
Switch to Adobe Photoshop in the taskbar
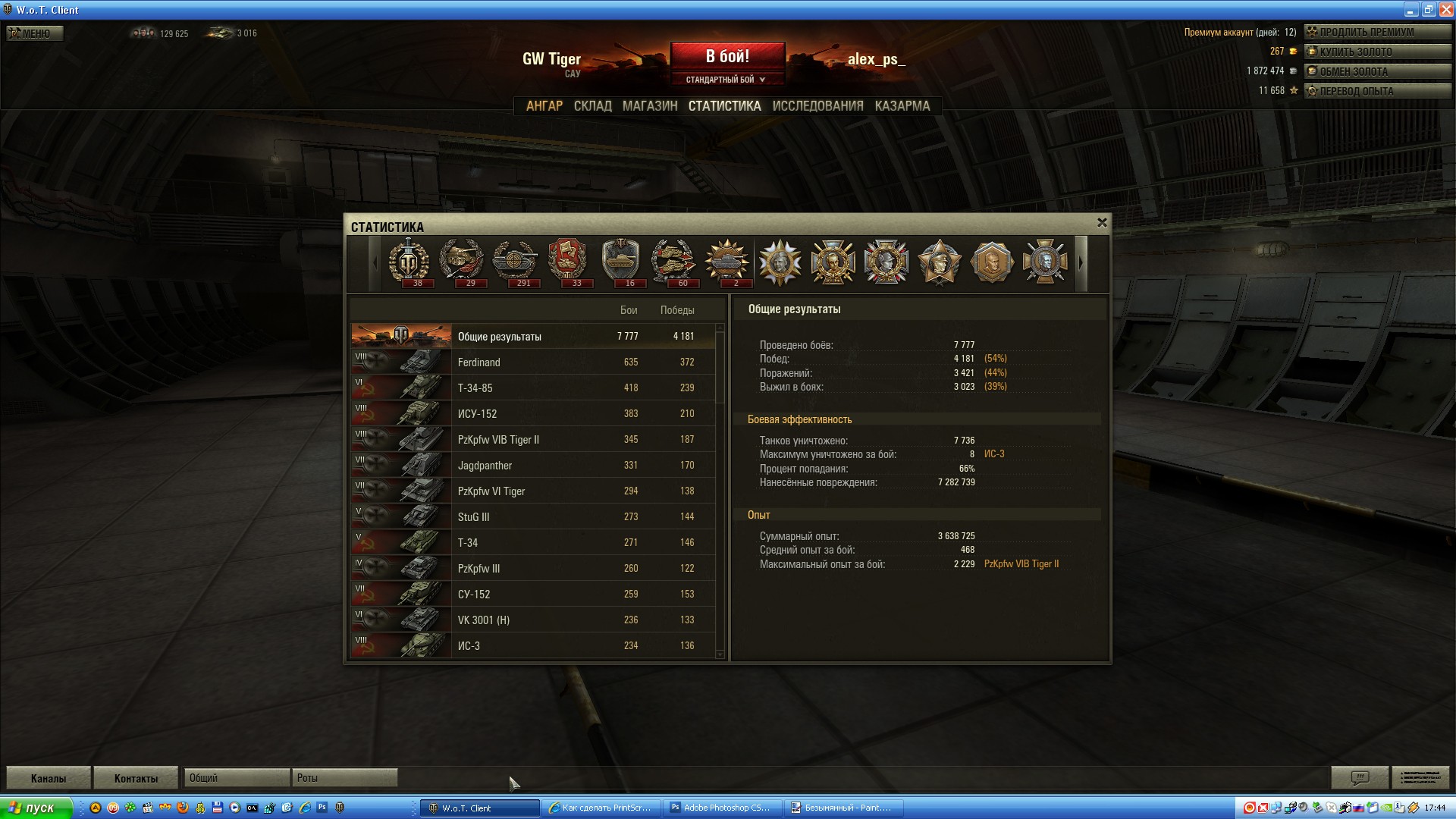[720, 808]
